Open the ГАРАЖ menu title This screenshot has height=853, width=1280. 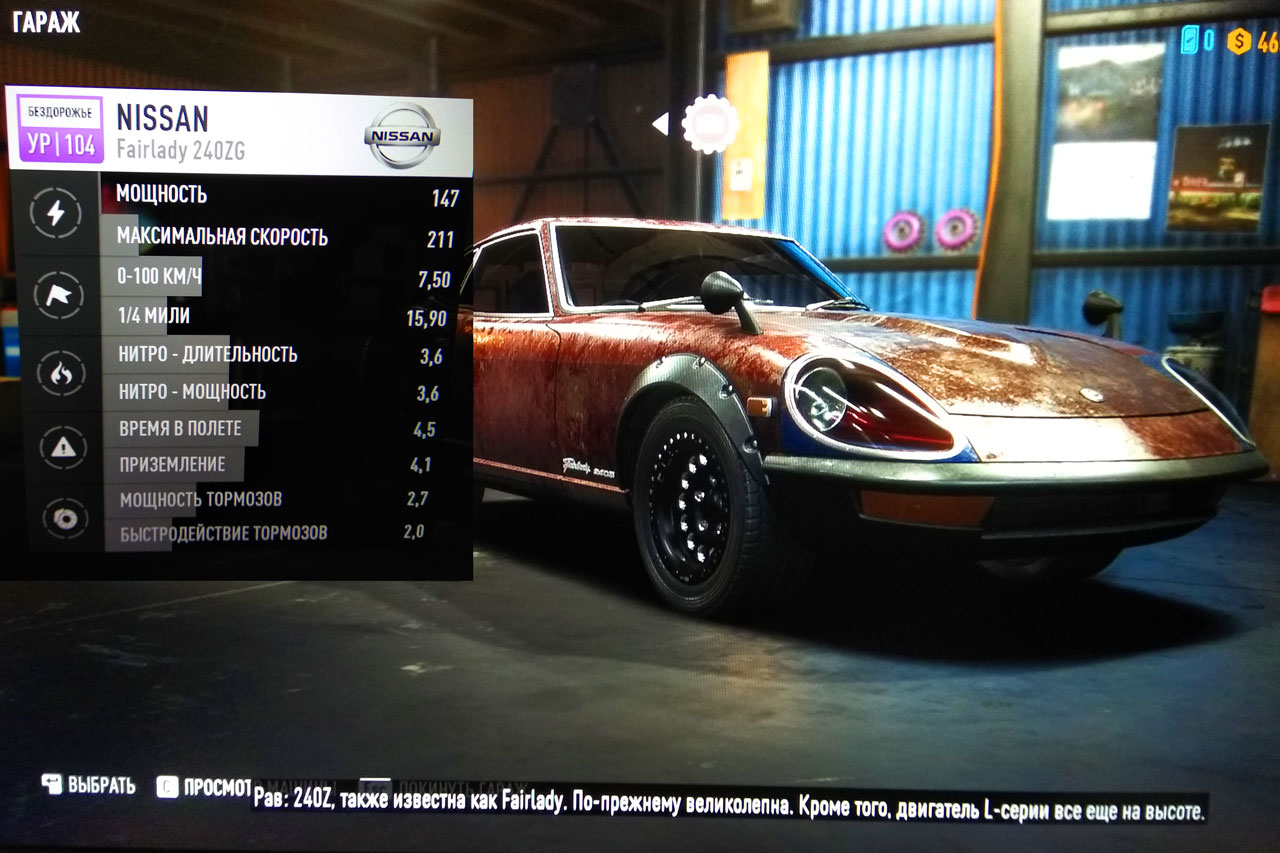[45, 21]
